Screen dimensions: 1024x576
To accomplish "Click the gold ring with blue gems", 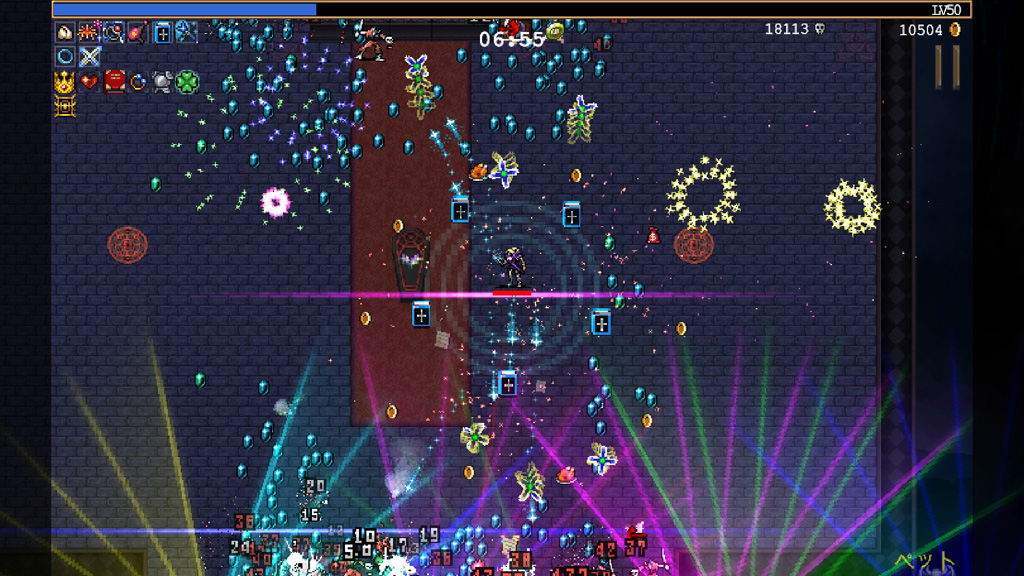I will (138, 82).
